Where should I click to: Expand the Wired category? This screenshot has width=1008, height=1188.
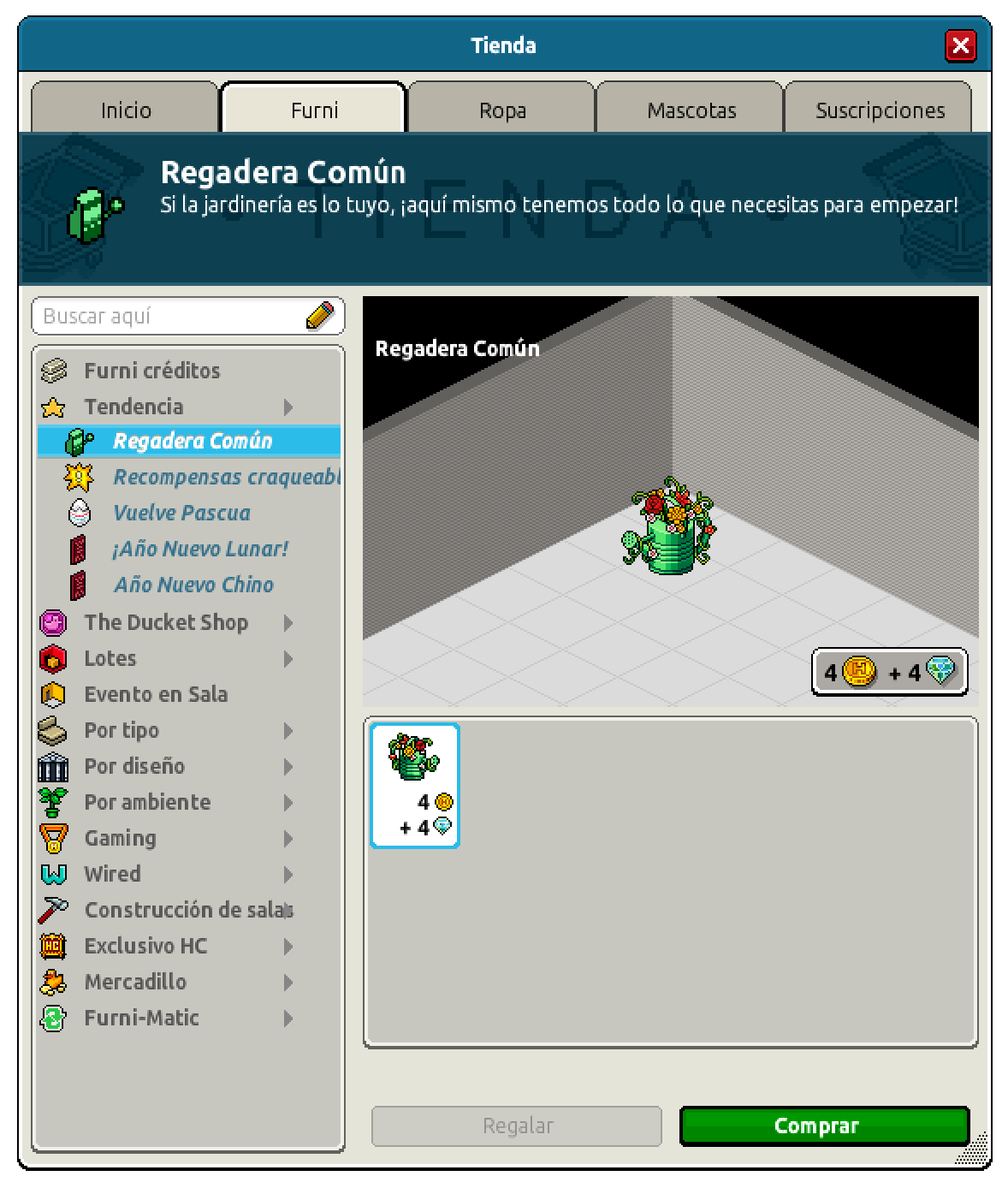(x=112, y=874)
